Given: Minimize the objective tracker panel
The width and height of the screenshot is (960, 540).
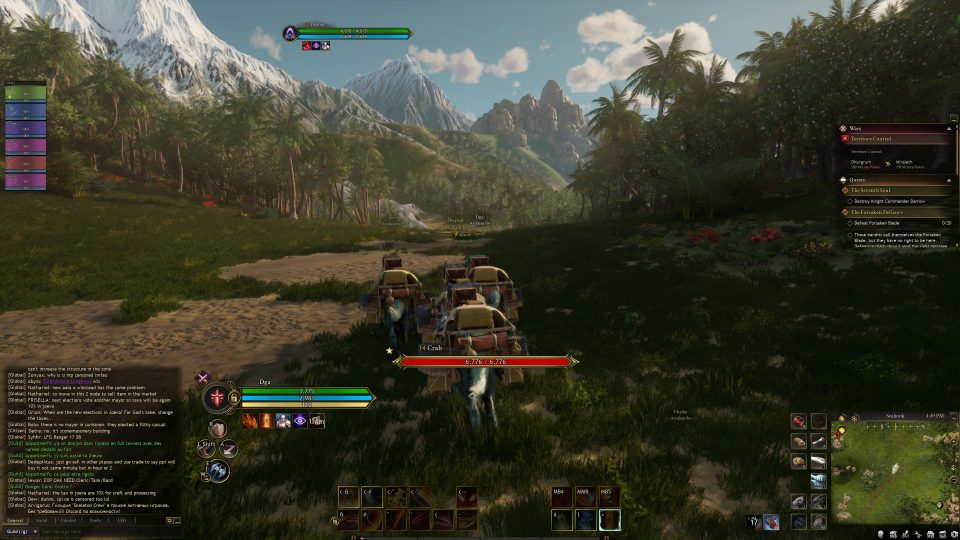Looking at the screenshot, I should click(x=952, y=120).
